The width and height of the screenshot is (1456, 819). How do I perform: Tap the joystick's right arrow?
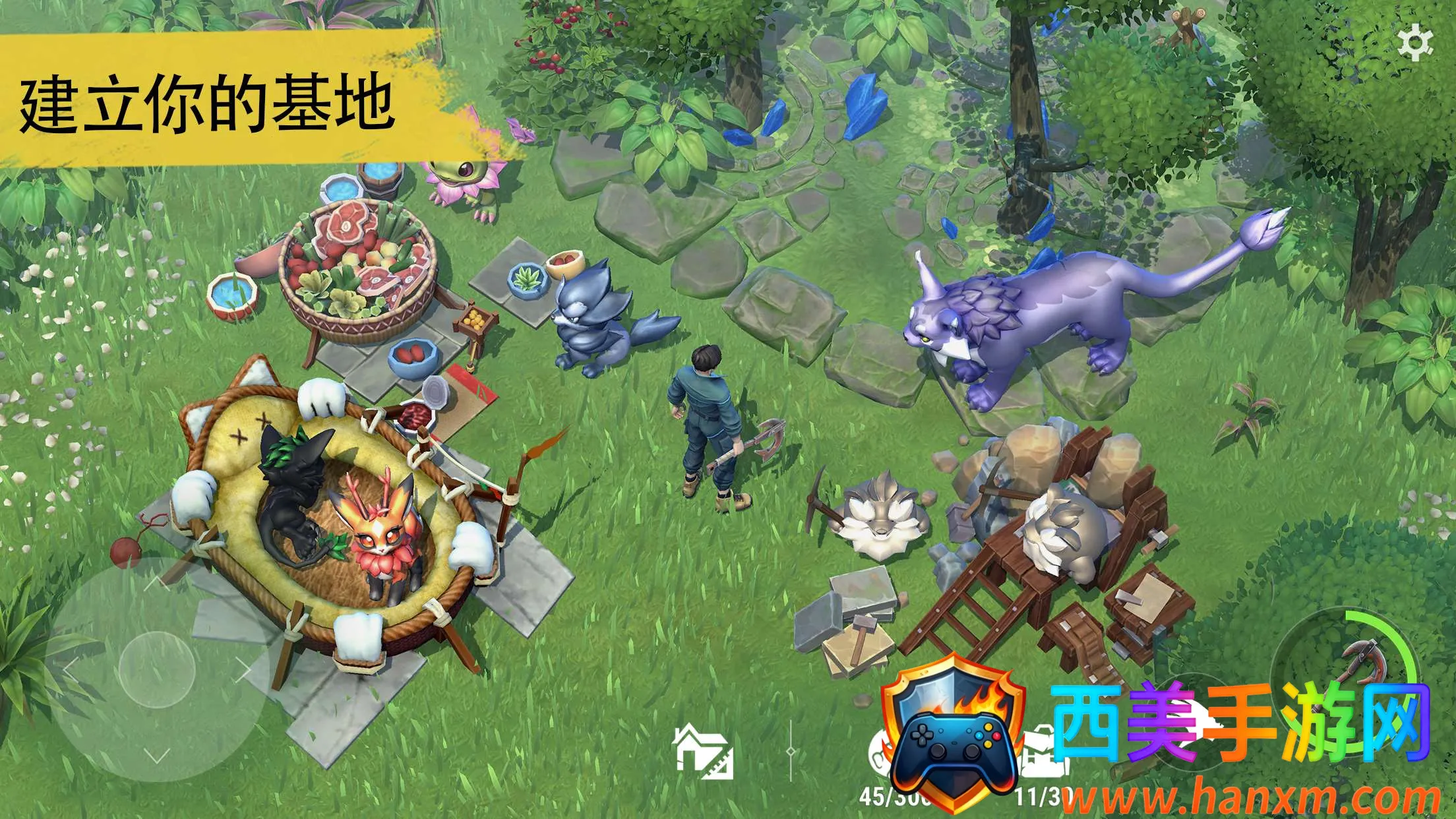click(243, 670)
